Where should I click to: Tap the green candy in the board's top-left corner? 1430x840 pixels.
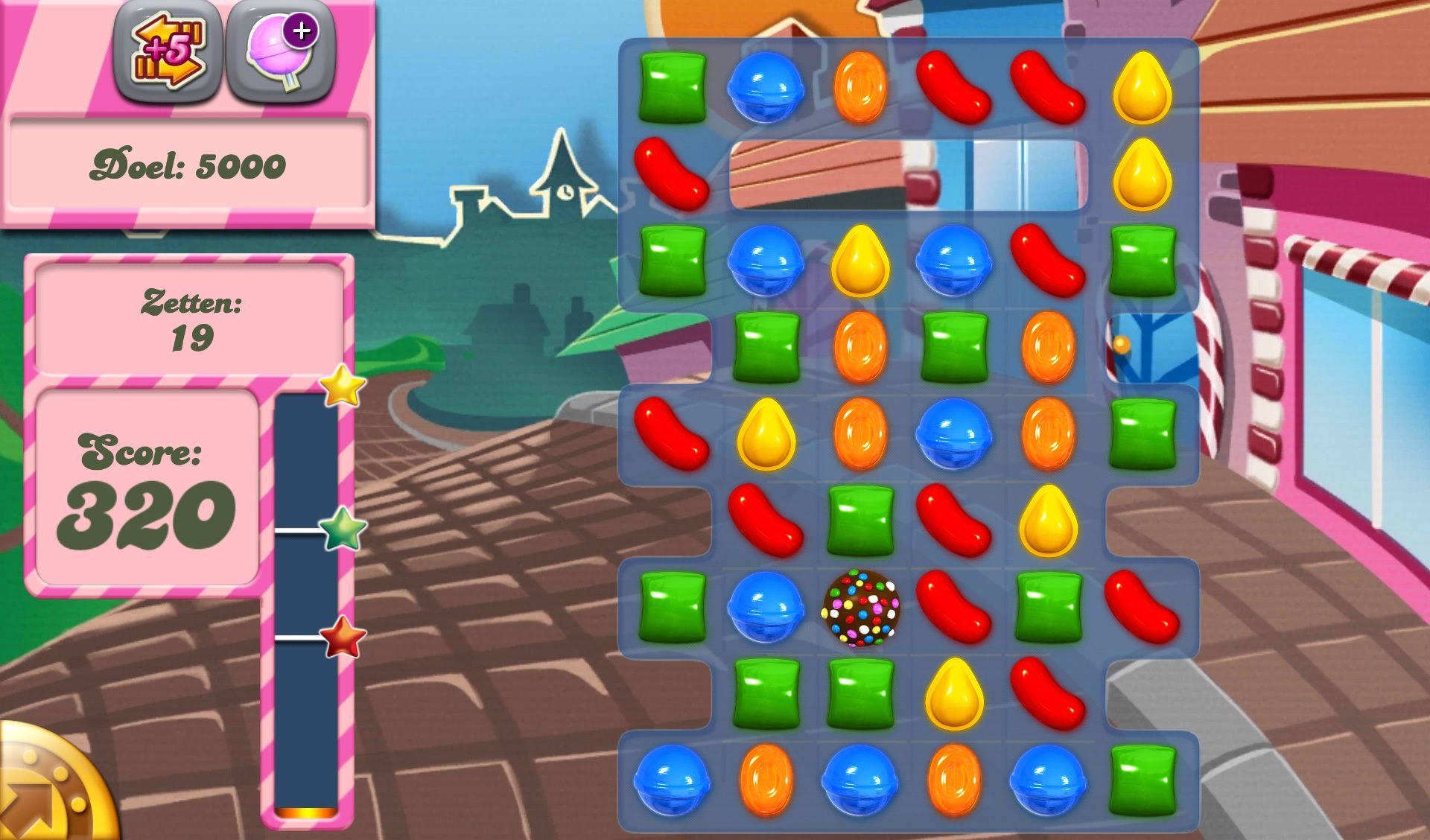[674, 89]
